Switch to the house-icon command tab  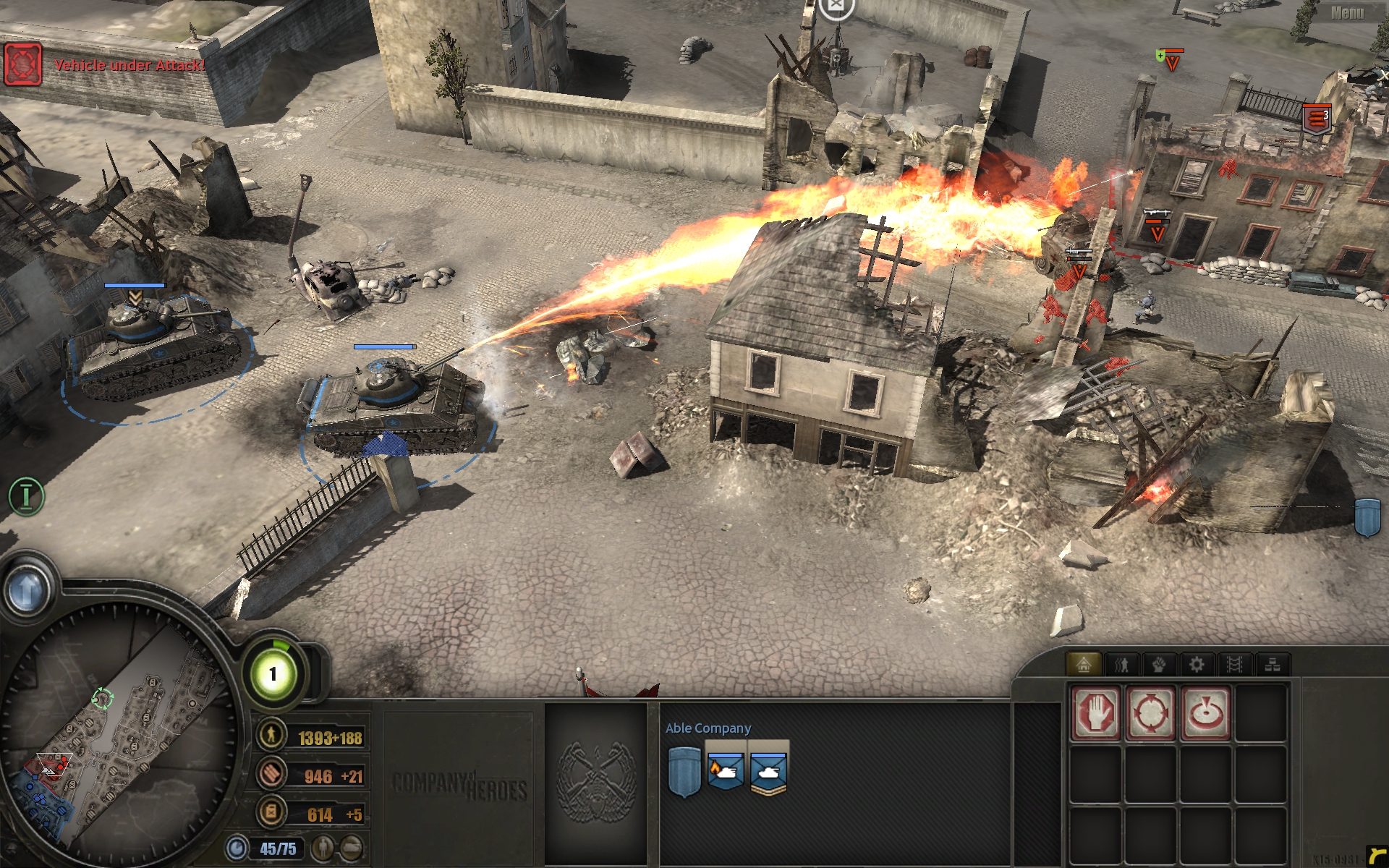point(1083,664)
